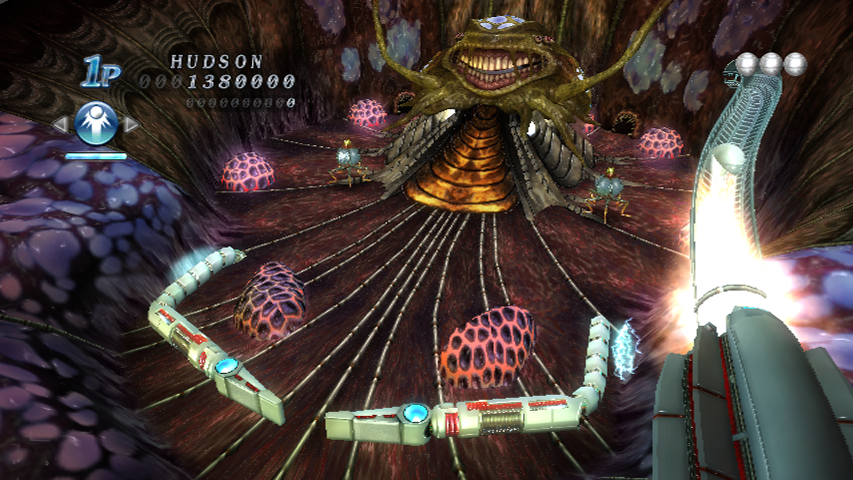853x480 pixels.
Task: Select the right arrow beside the action icon
Action: [131, 125]
